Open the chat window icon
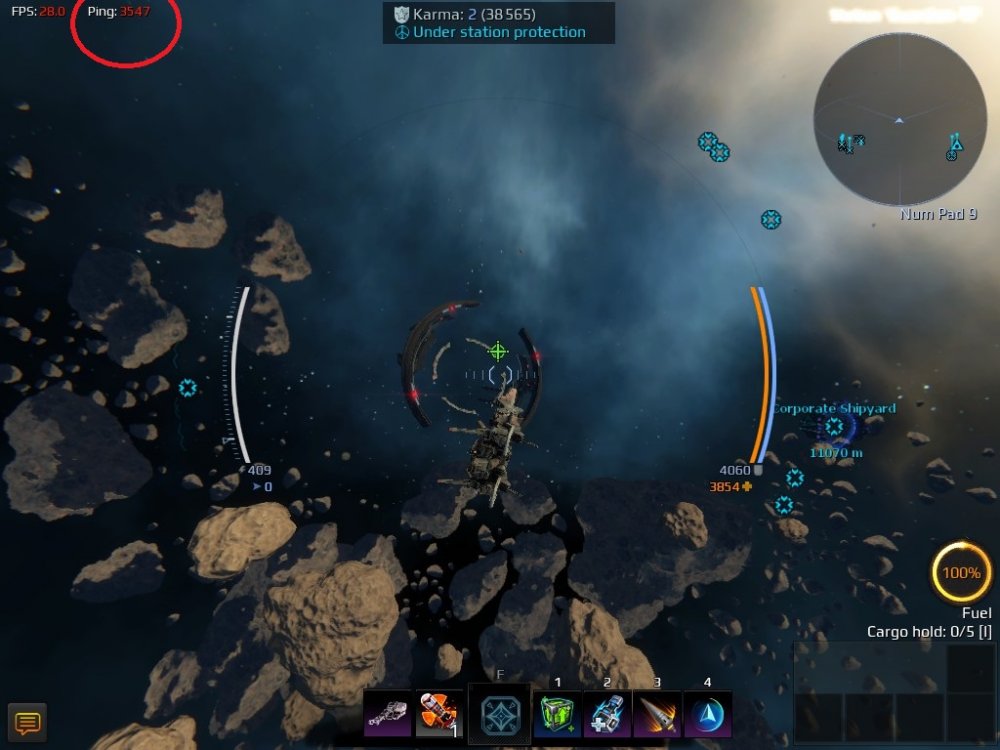 pos(27,722)
